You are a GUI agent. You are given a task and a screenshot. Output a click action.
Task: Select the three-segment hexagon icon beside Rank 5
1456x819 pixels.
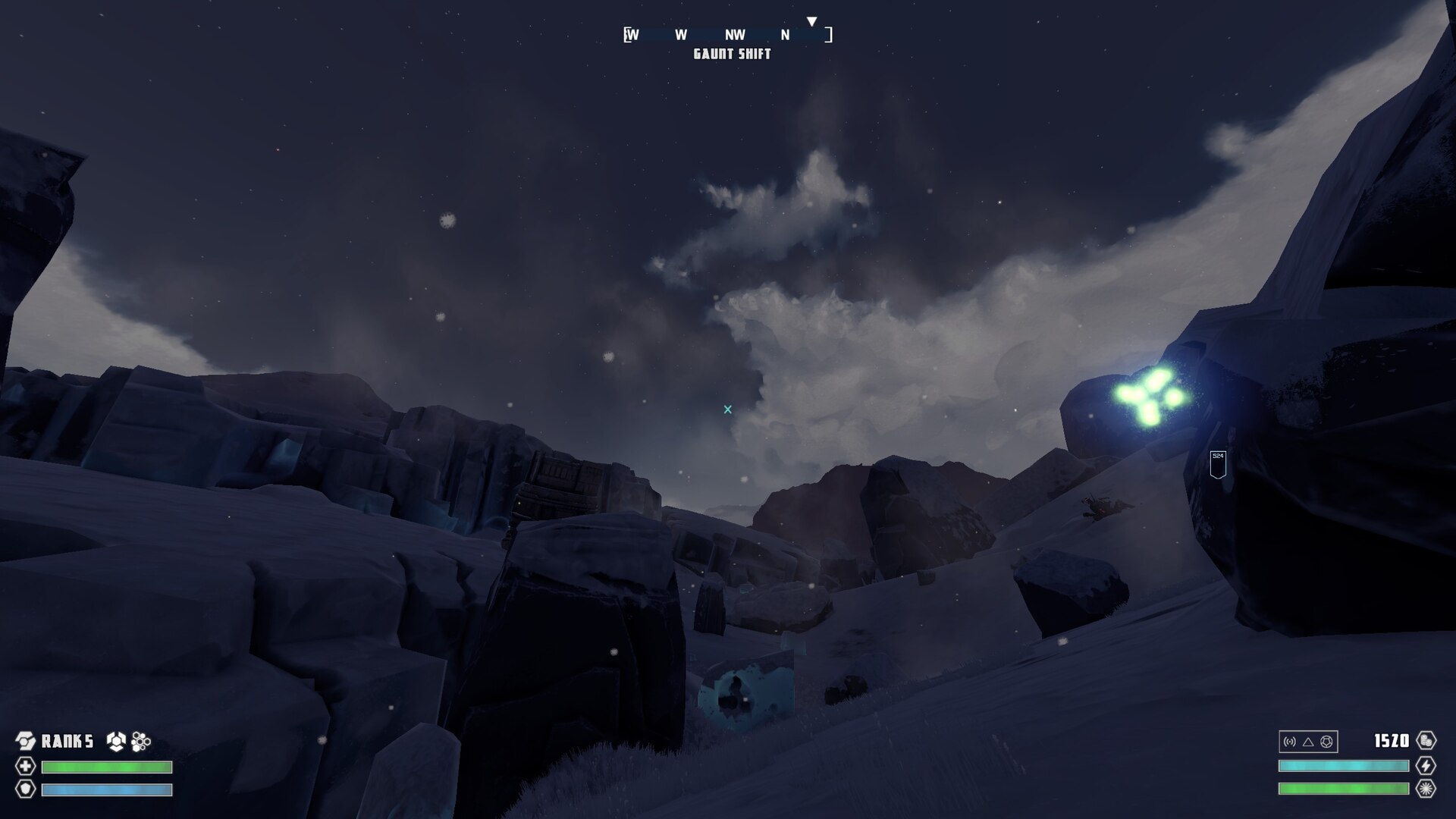[116, 741]
